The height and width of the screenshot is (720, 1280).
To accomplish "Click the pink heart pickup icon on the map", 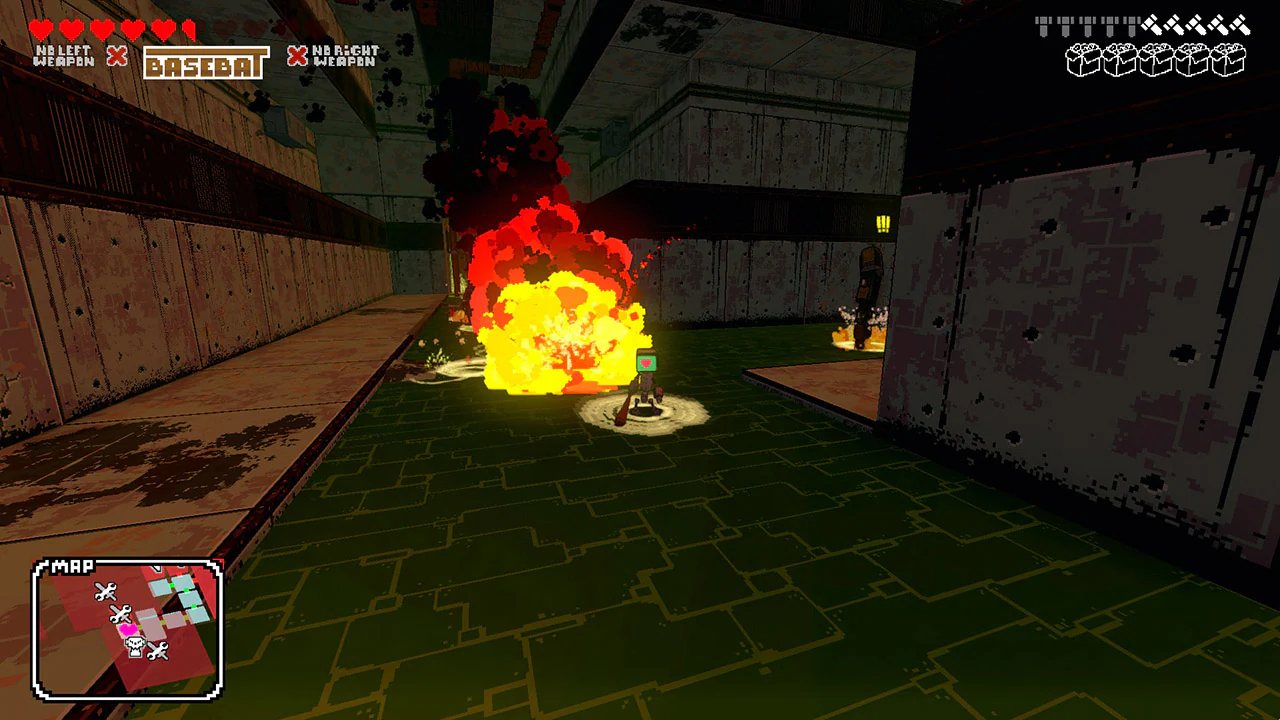I will click(x=128, y=629).
